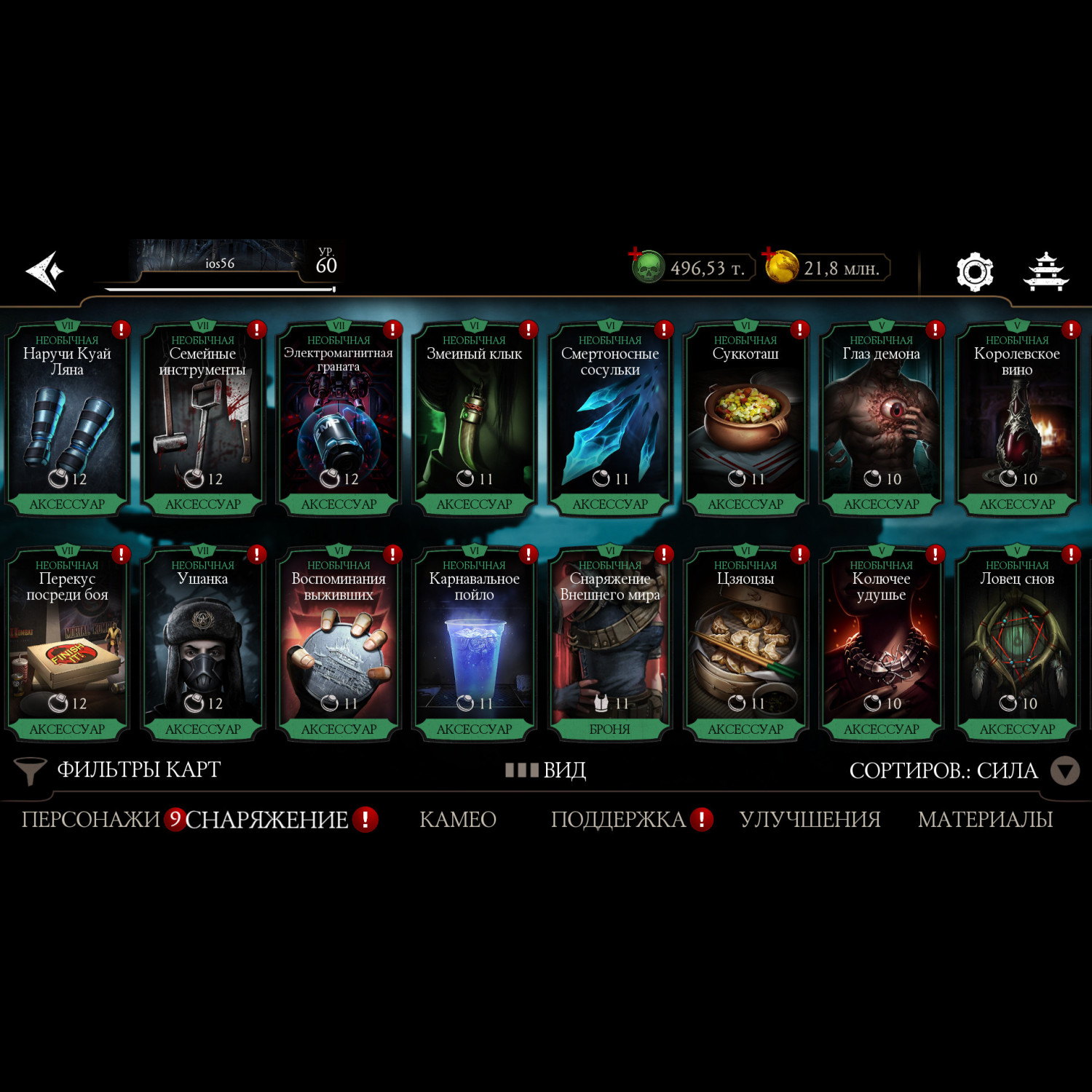1092x1092 pixels.
Task: Pick the Ловец снов card
Action: click(x=1017, y=644)
